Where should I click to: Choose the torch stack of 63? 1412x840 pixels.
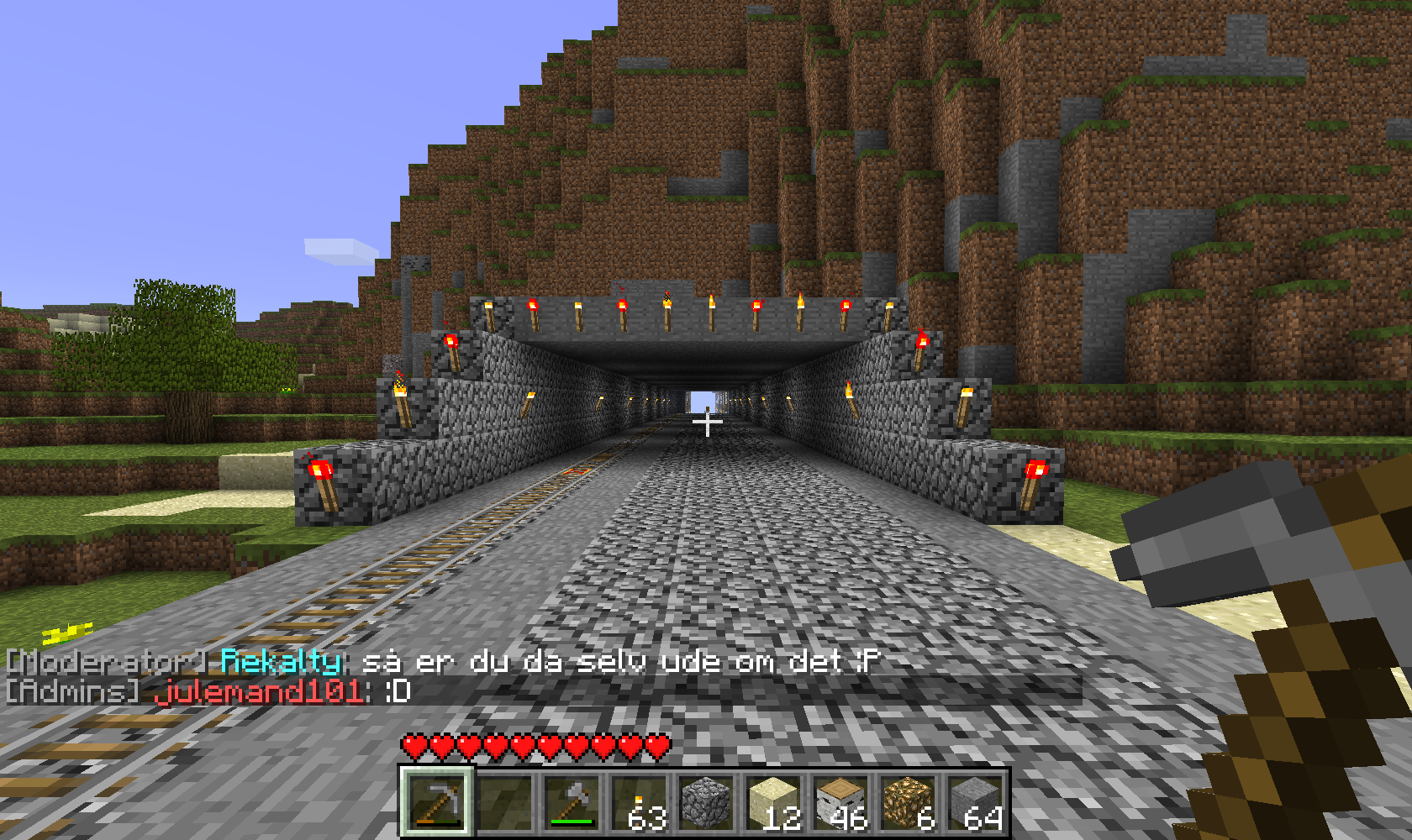(639, 802)
